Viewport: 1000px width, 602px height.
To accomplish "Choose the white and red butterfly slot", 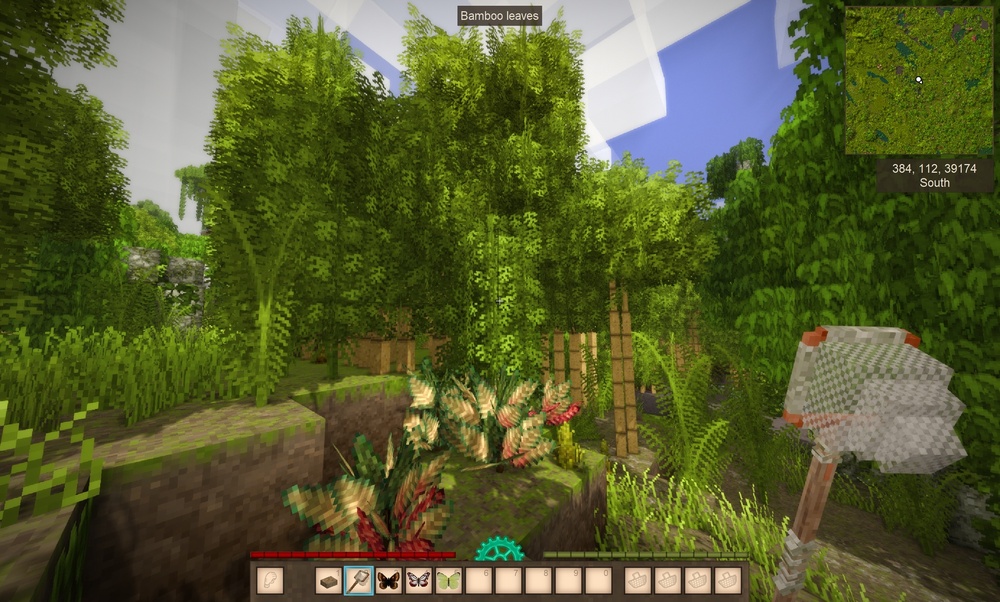I will [418, 580].
